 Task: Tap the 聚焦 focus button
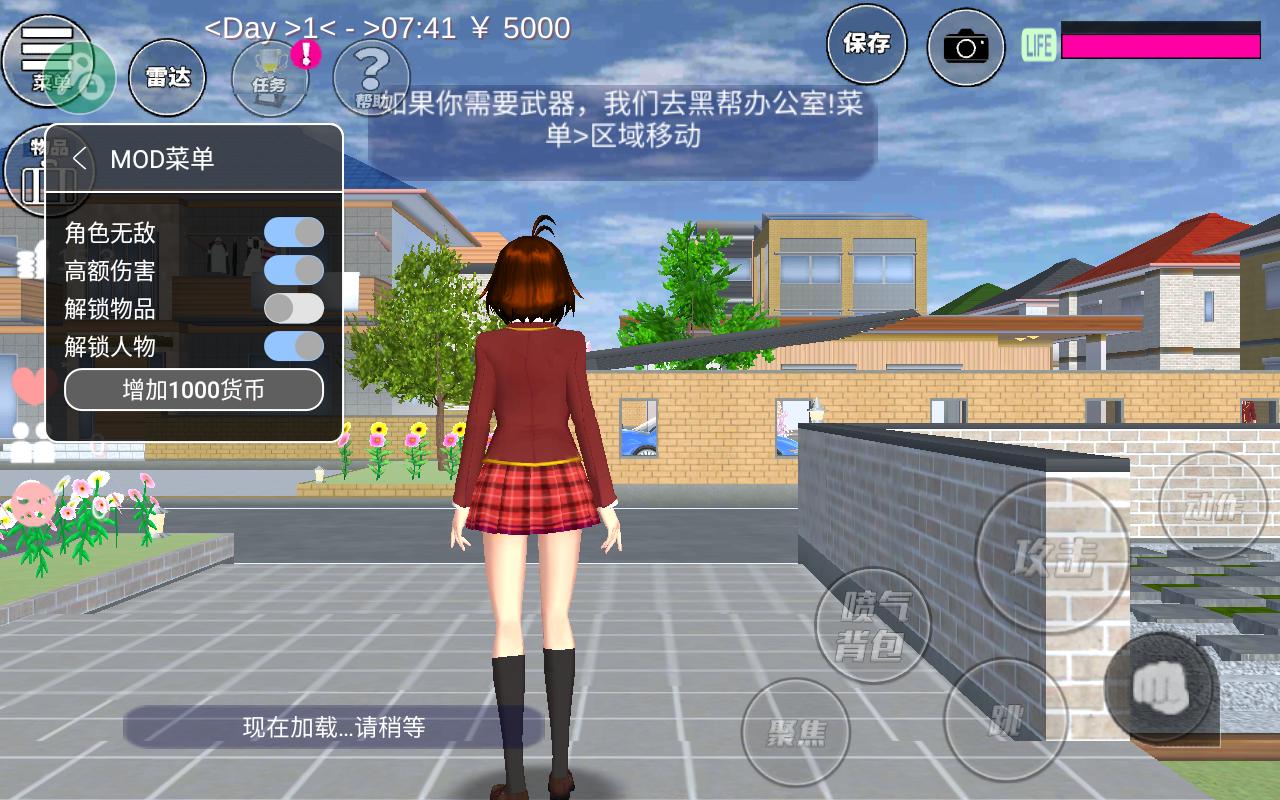[795, 732]
